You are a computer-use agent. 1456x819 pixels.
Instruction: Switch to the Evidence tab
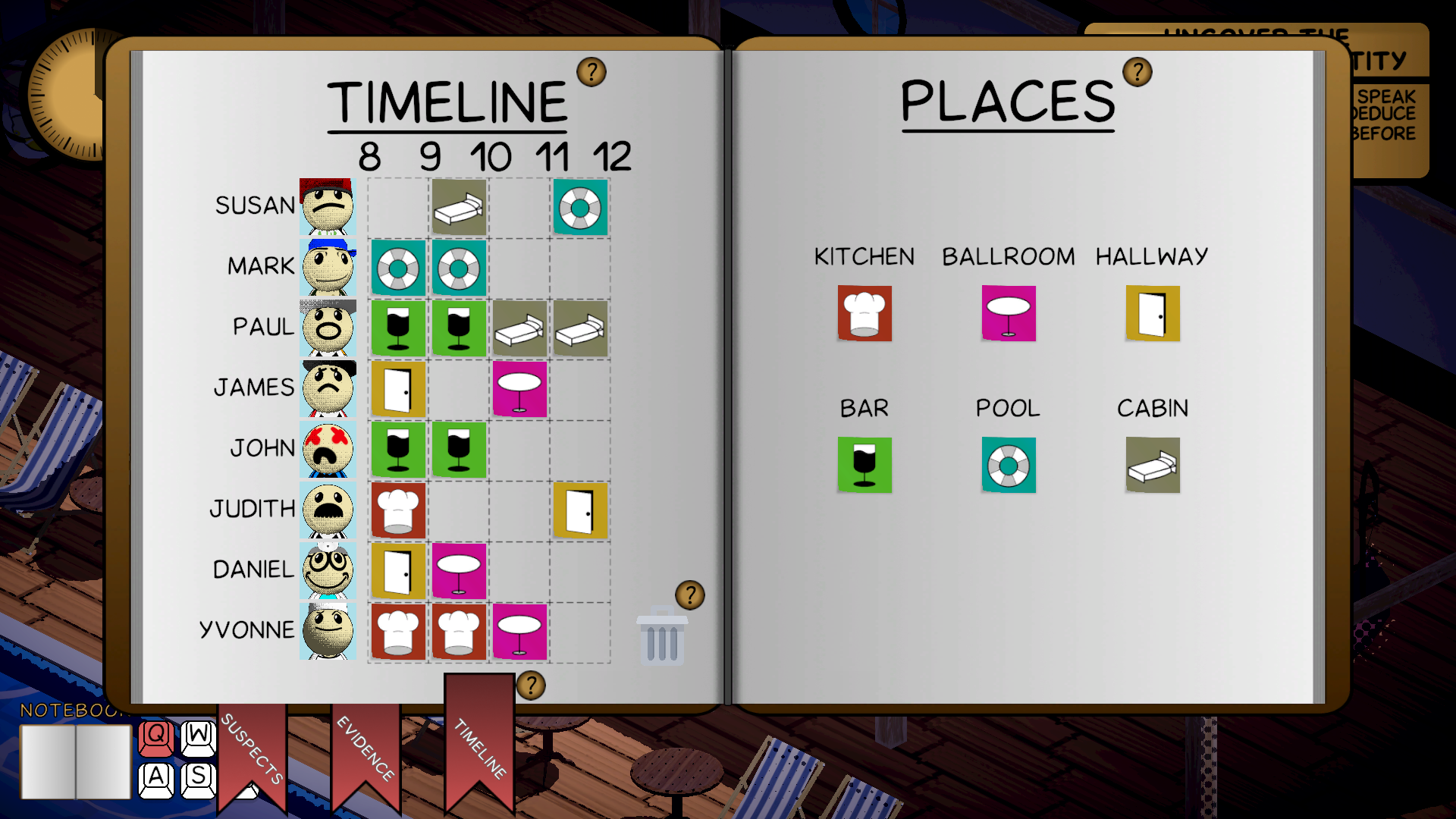(366, 751)
